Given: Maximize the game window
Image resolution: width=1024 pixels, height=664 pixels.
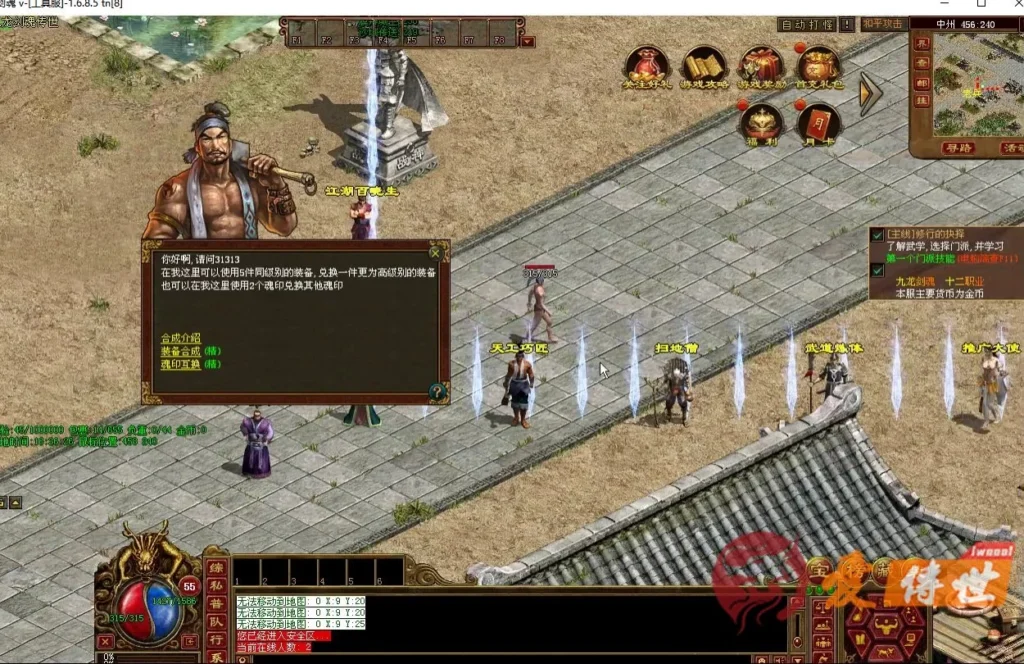Looking at the screenshot, I should click(980, 6).
